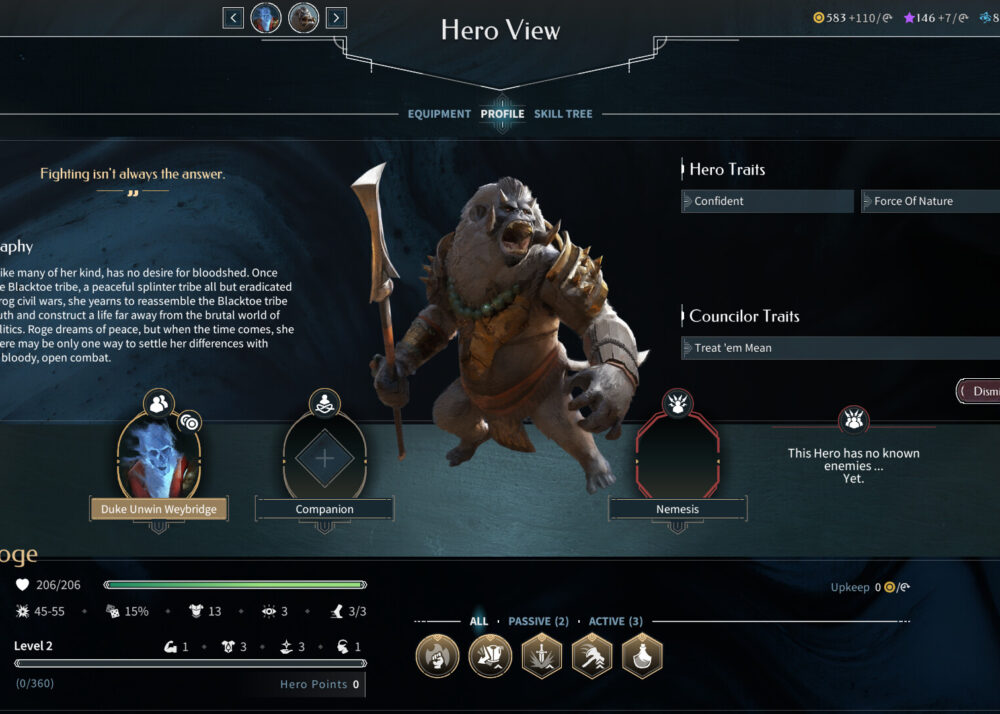Dismiss this hero

tap(980, 391)
